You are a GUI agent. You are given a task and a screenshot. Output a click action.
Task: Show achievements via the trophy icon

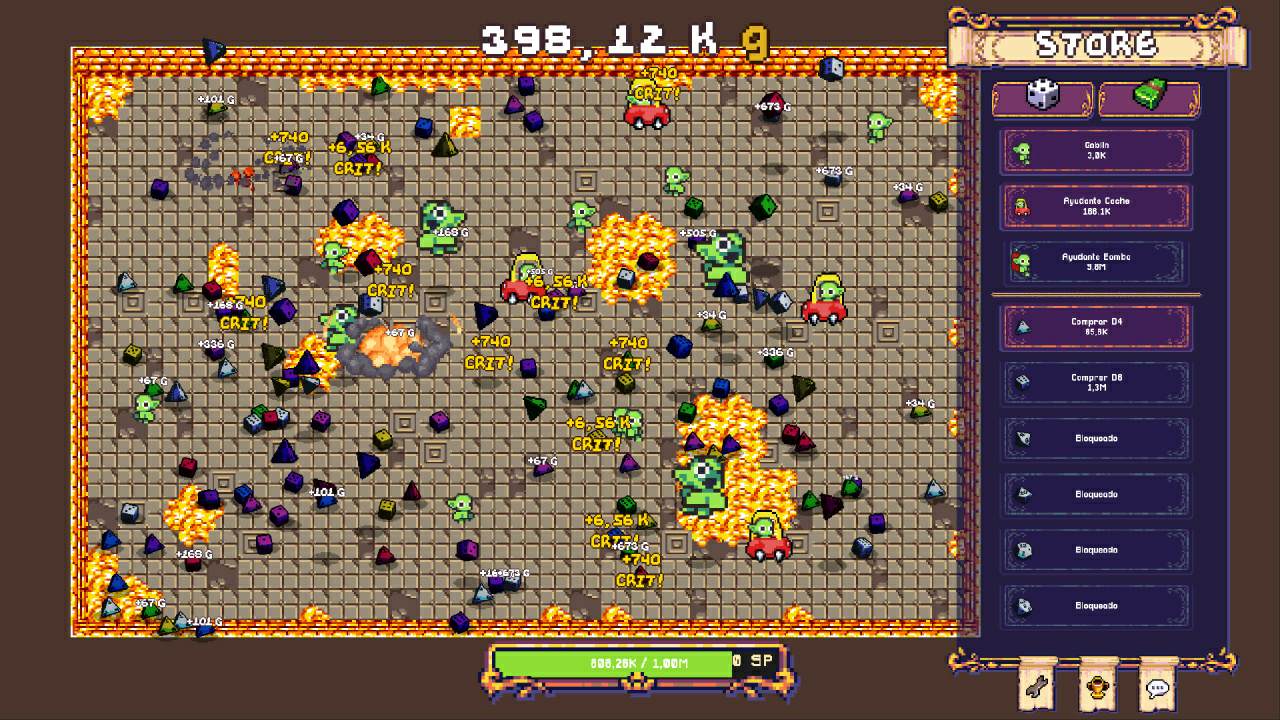click(x=1097, y=687)
